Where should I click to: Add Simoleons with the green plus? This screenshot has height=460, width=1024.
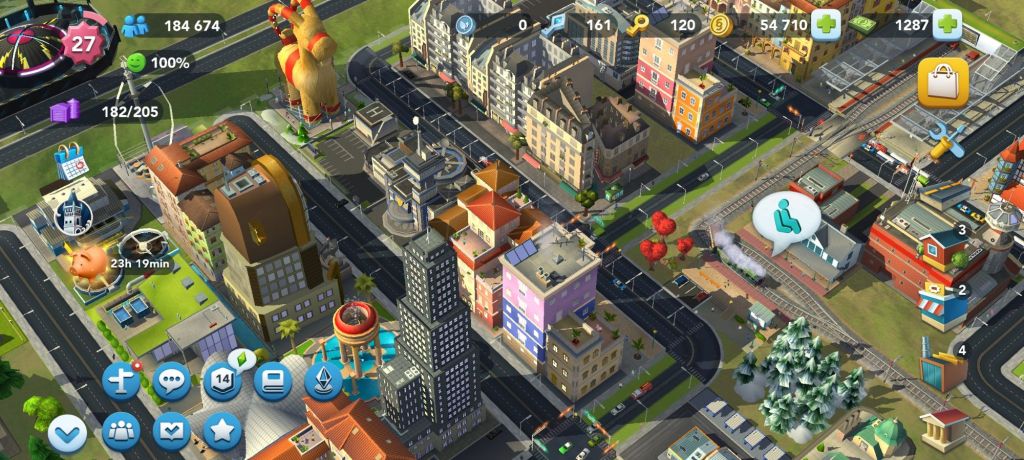pos(825,25)
